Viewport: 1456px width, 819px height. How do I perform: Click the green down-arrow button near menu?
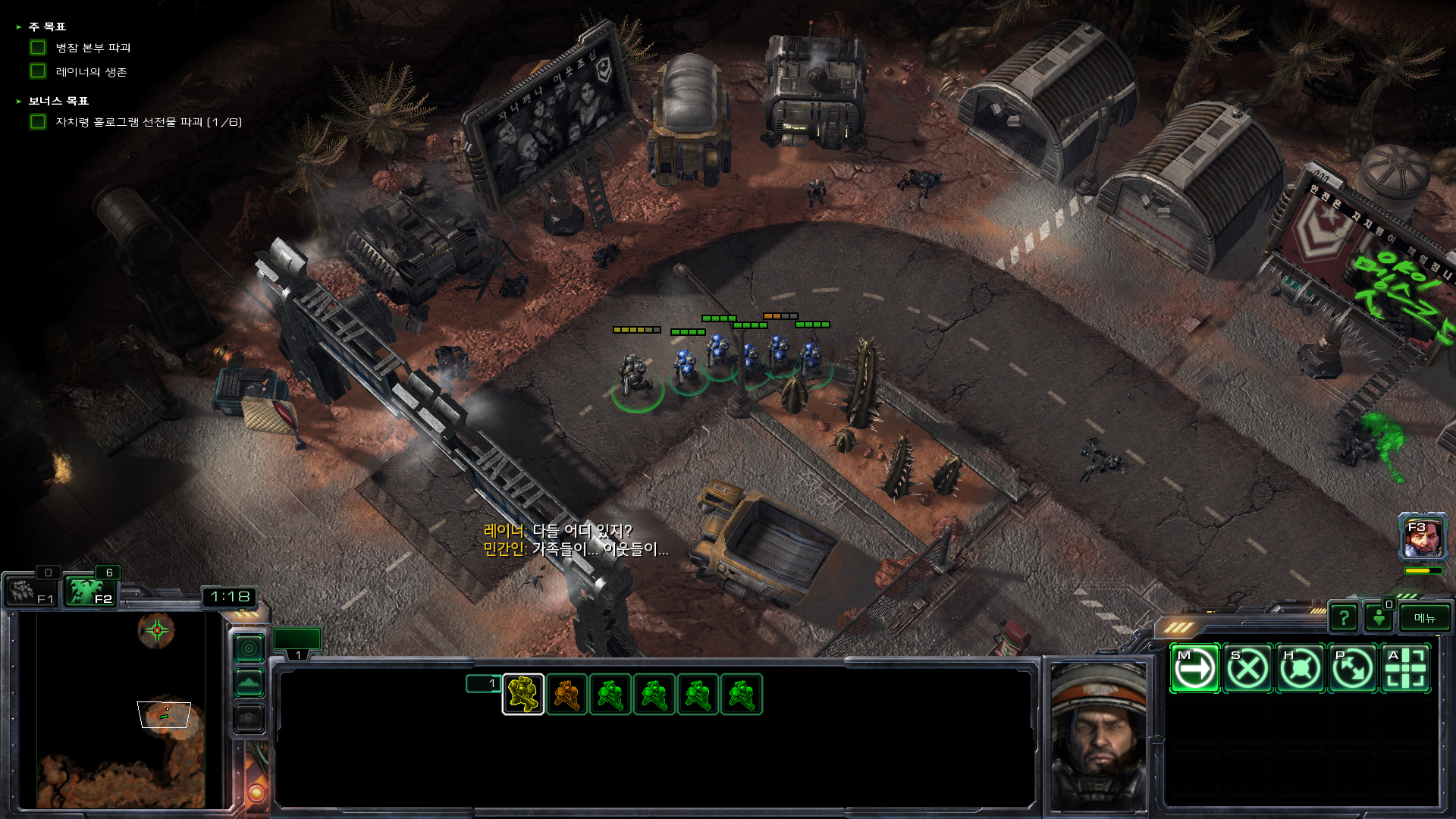click(1379, 618)
